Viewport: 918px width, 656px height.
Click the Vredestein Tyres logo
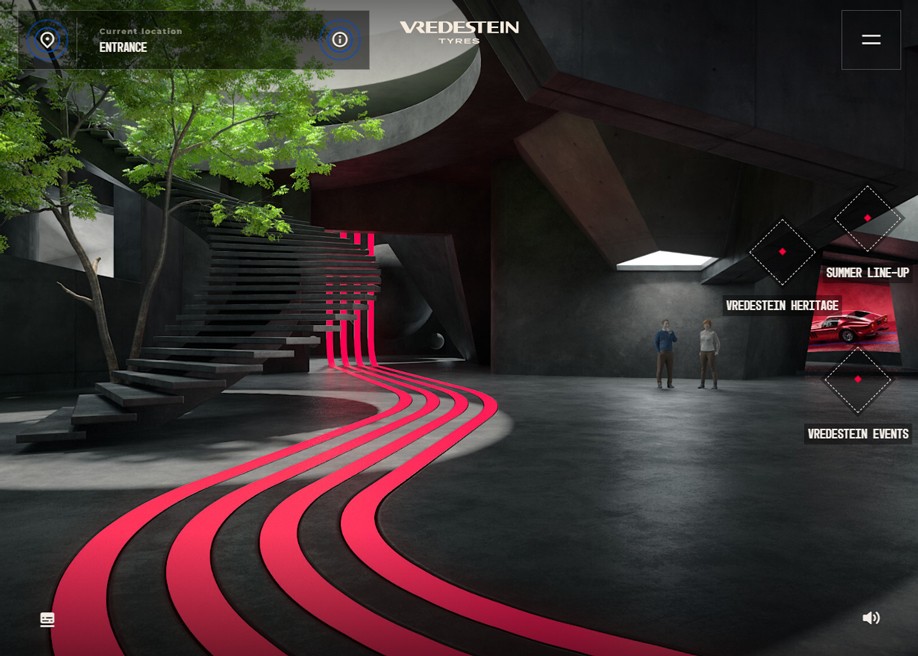tap(459, 32)
